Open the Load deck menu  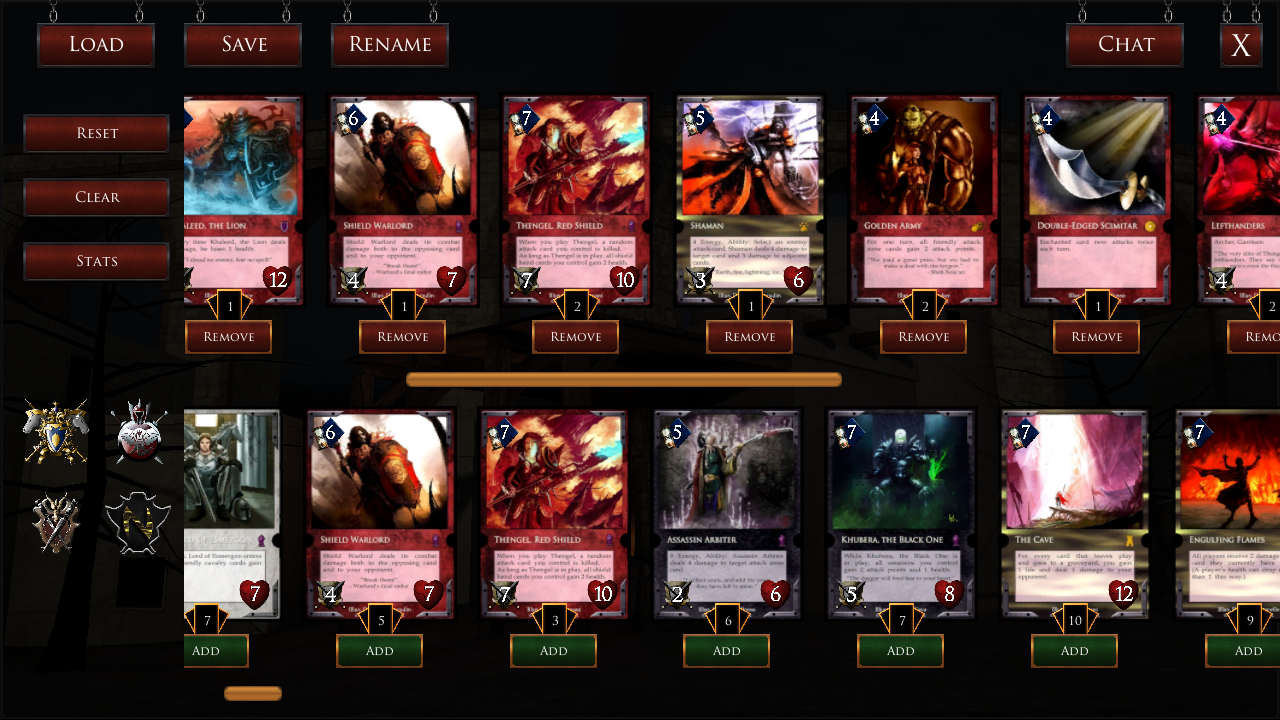coord(96,45)
